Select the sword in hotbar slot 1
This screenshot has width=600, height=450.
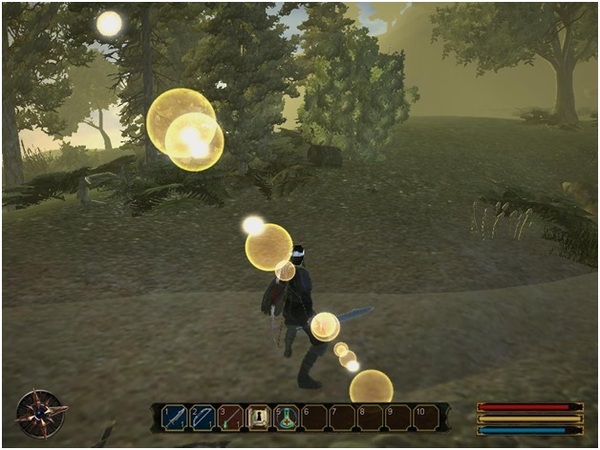coord(176,417)
